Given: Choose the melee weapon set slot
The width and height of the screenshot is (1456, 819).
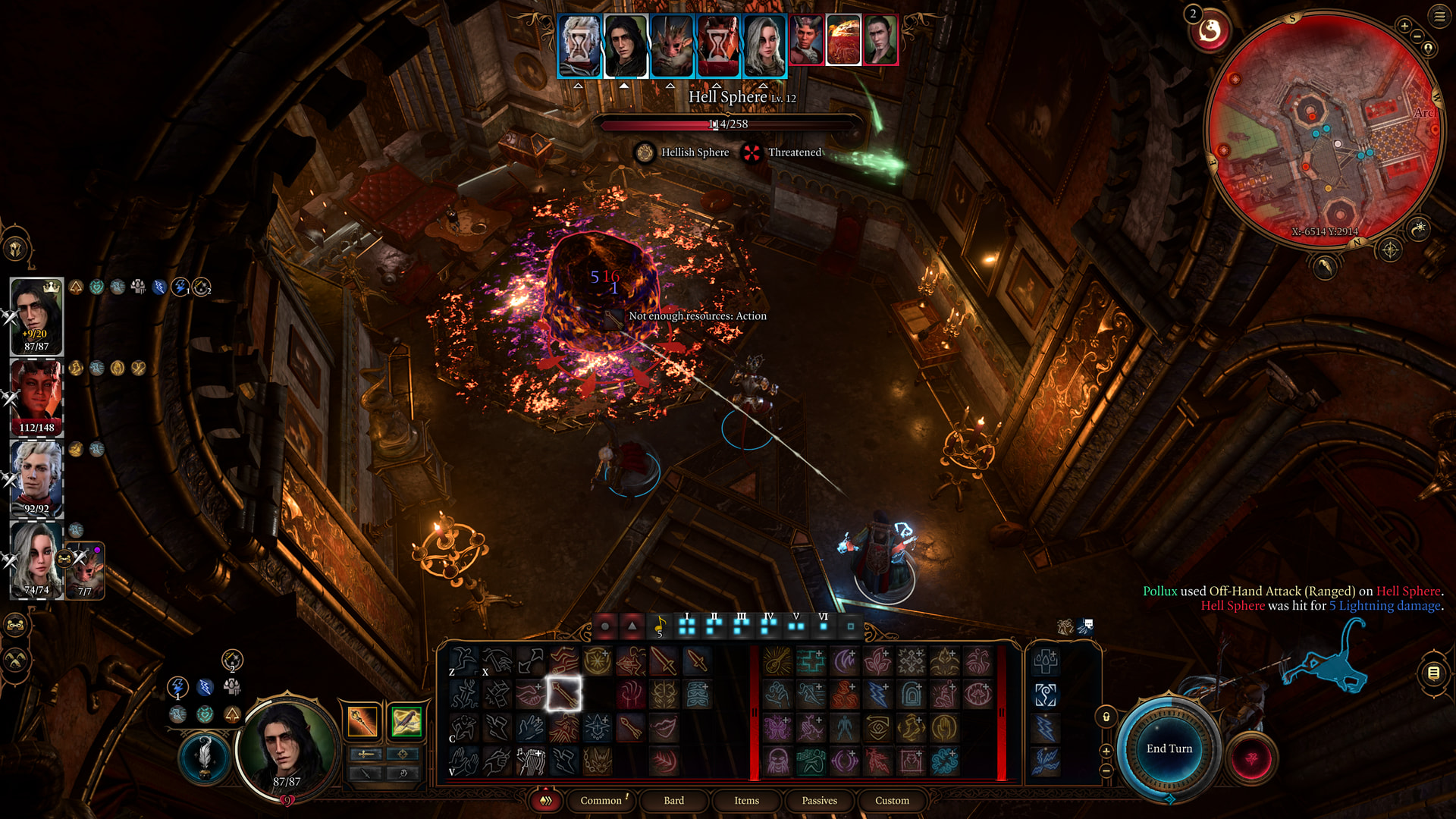Looking at the screenshot, I should 362,721.
